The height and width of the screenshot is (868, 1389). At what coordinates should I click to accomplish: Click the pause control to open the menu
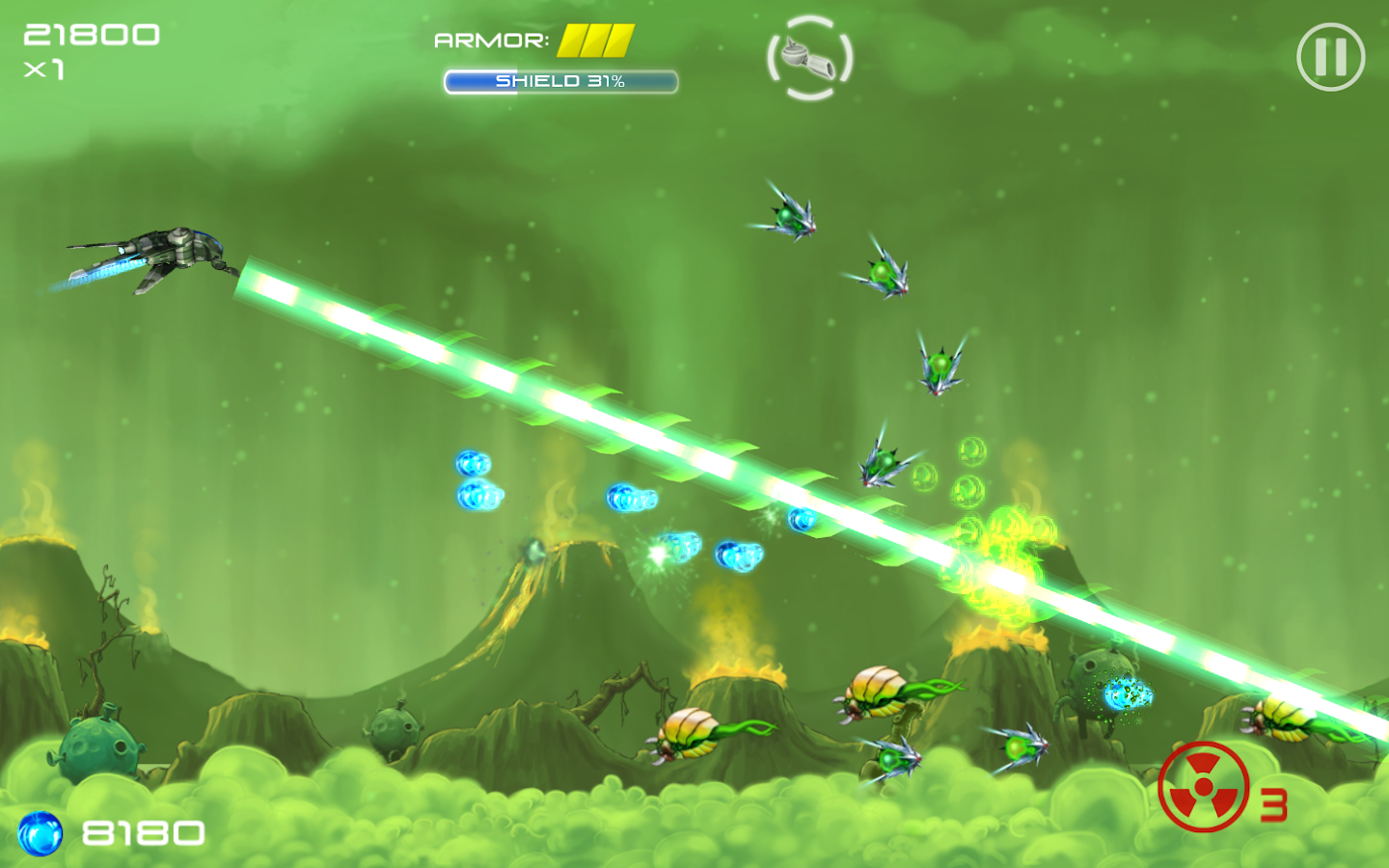[1331, 57]
